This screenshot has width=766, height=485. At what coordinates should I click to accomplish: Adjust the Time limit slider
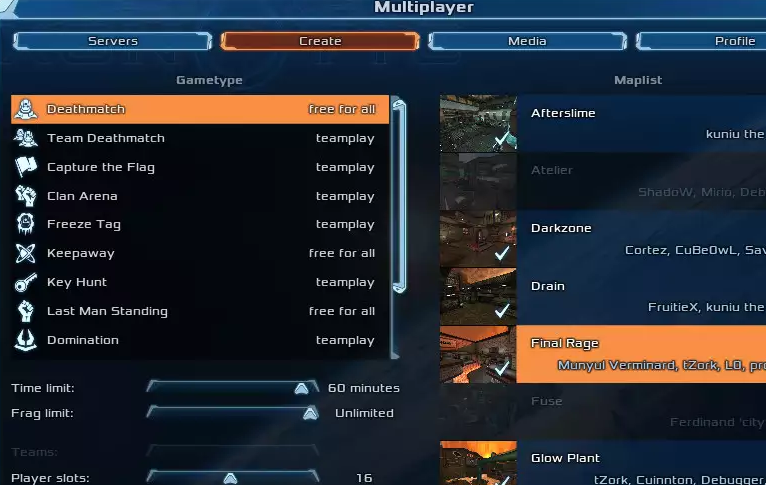click(301, 388)
